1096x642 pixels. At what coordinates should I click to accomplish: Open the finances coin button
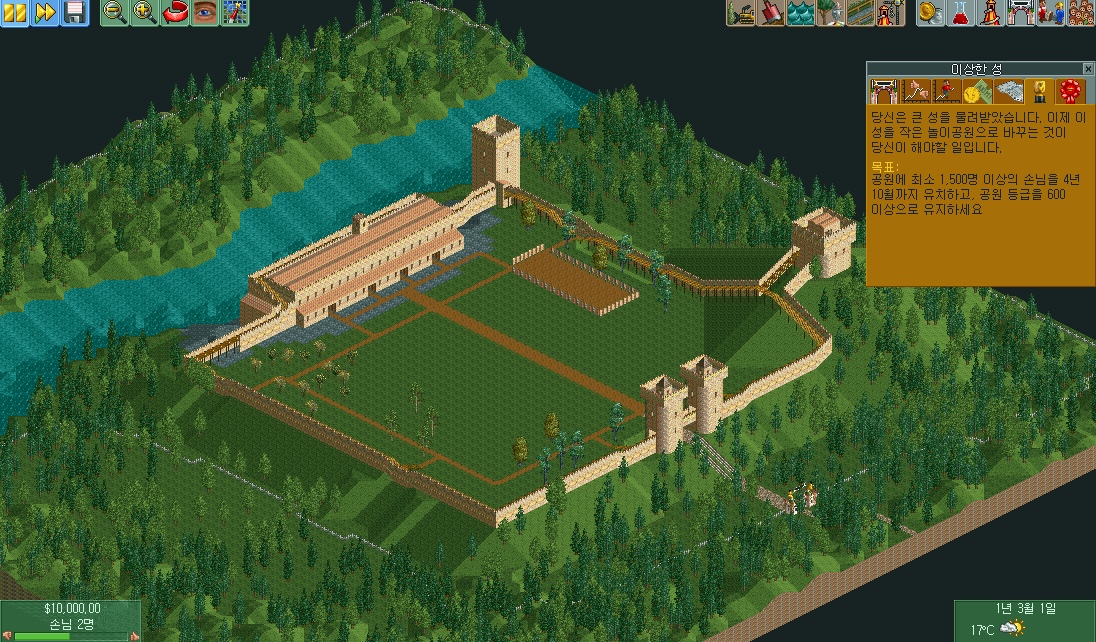pos(932,13)
